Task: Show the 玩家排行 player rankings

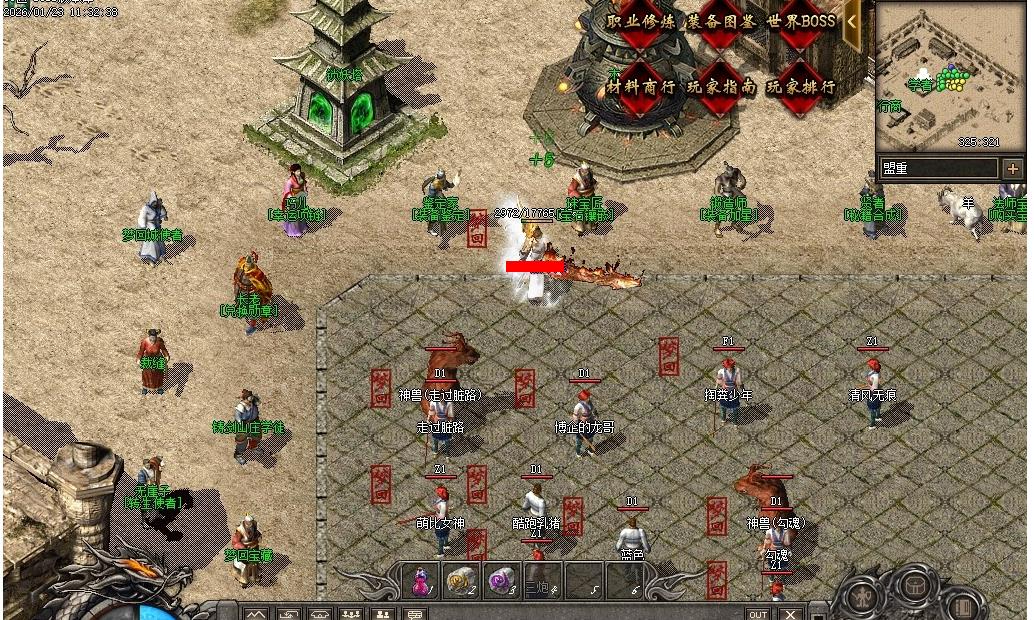Action: coord(801,87)
